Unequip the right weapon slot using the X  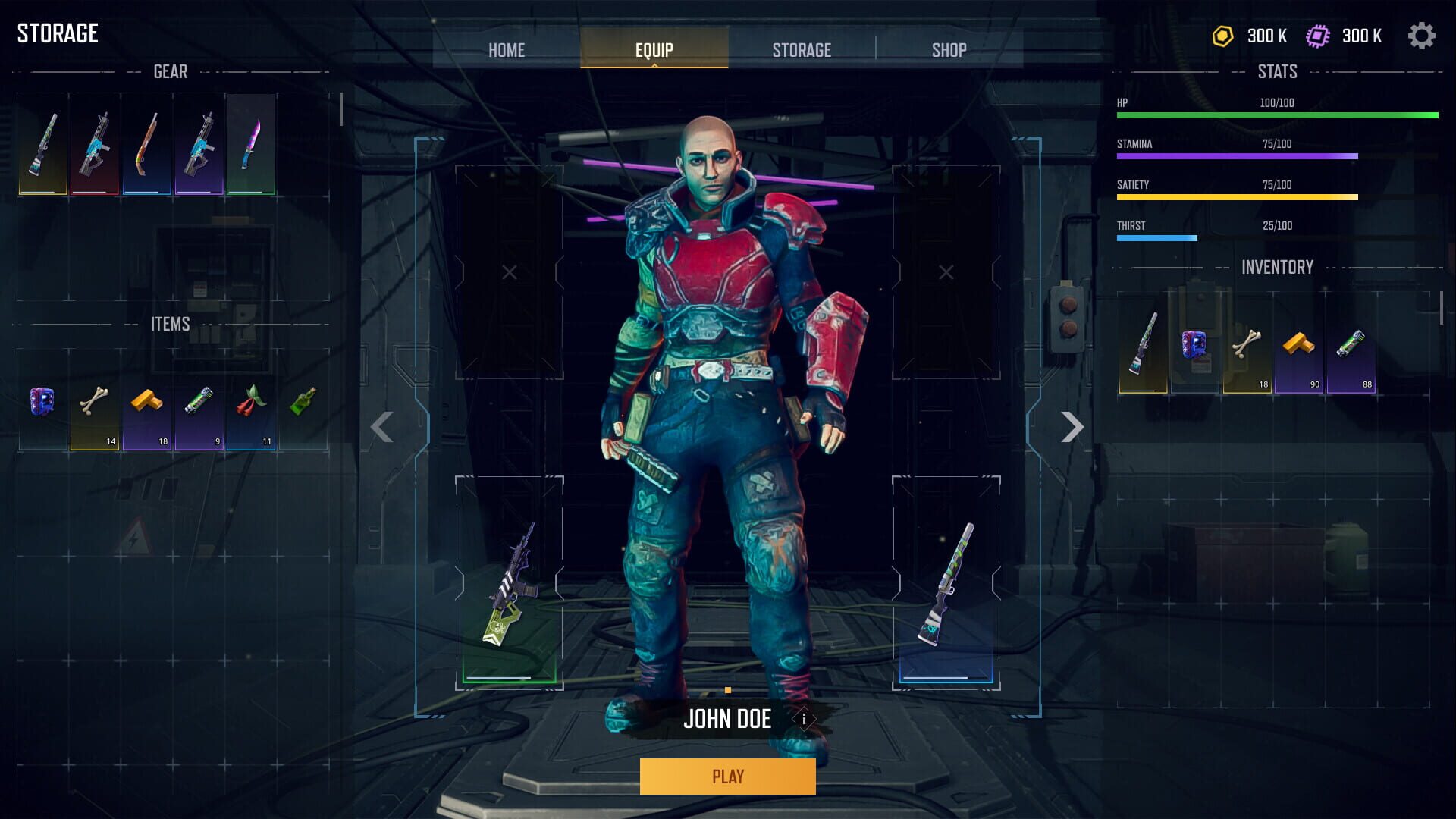(945, 271)
